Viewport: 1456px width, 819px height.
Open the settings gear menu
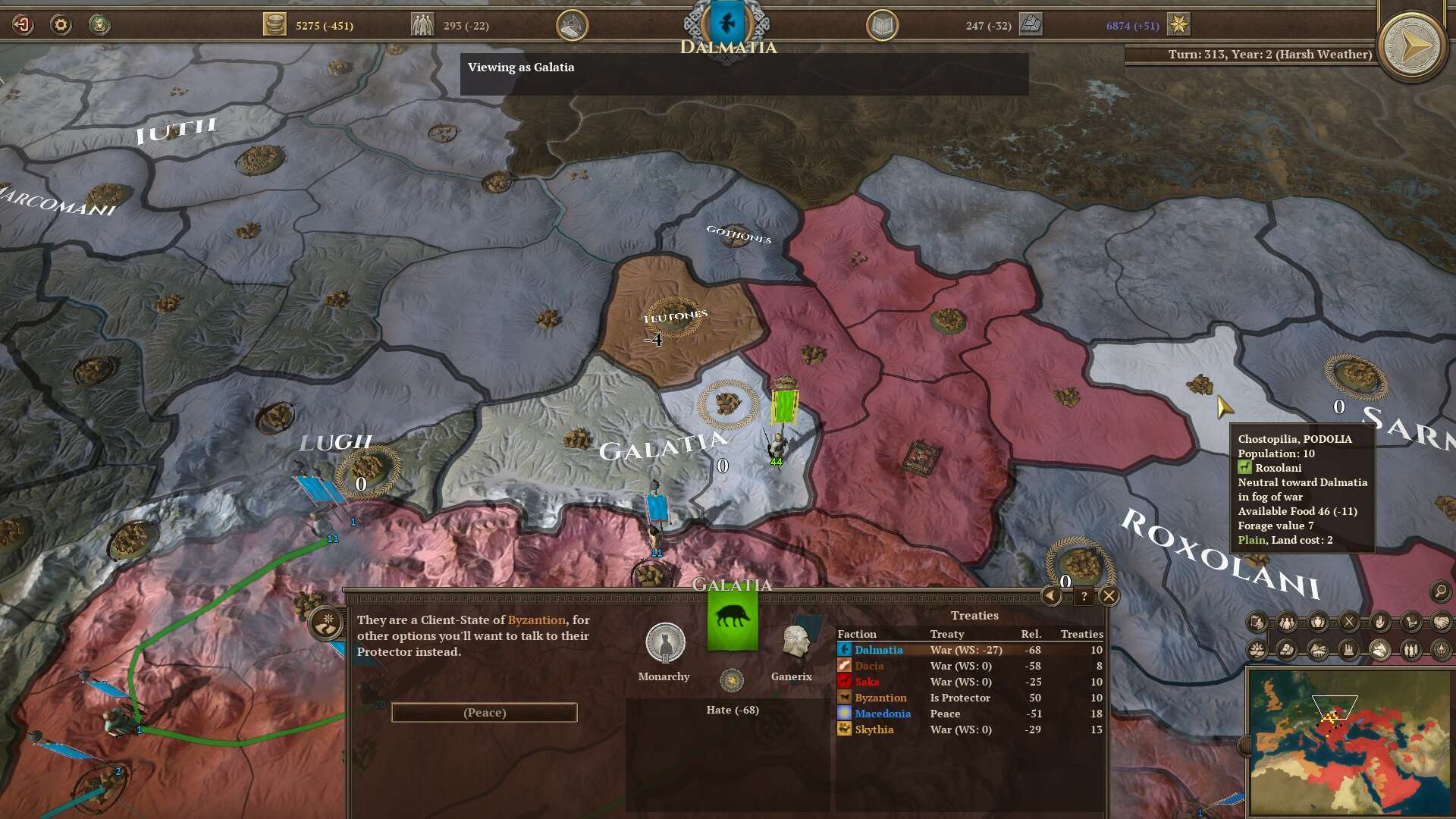(61, 25)
